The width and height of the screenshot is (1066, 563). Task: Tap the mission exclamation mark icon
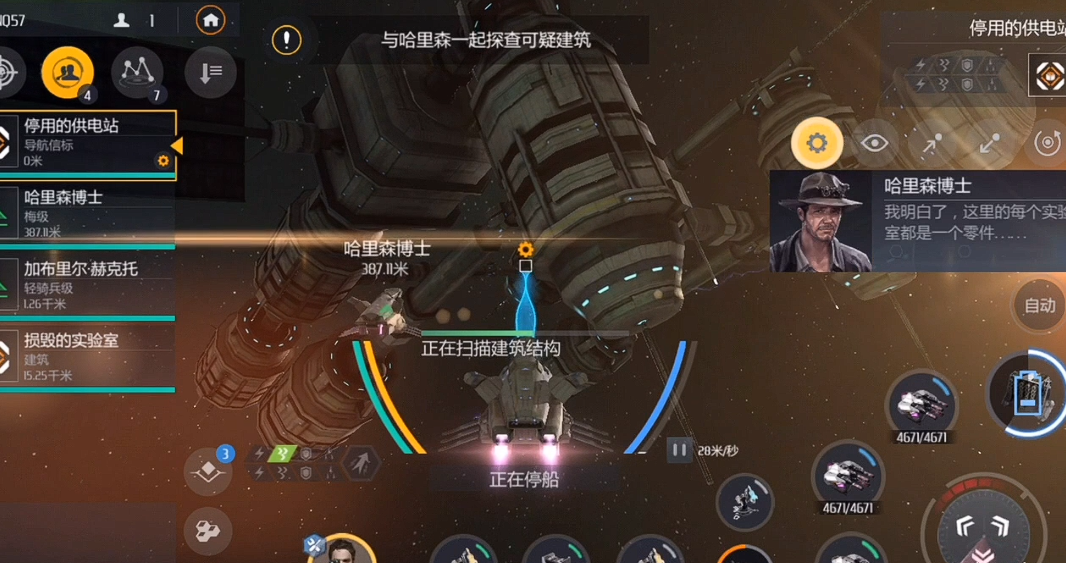point(287,40)
